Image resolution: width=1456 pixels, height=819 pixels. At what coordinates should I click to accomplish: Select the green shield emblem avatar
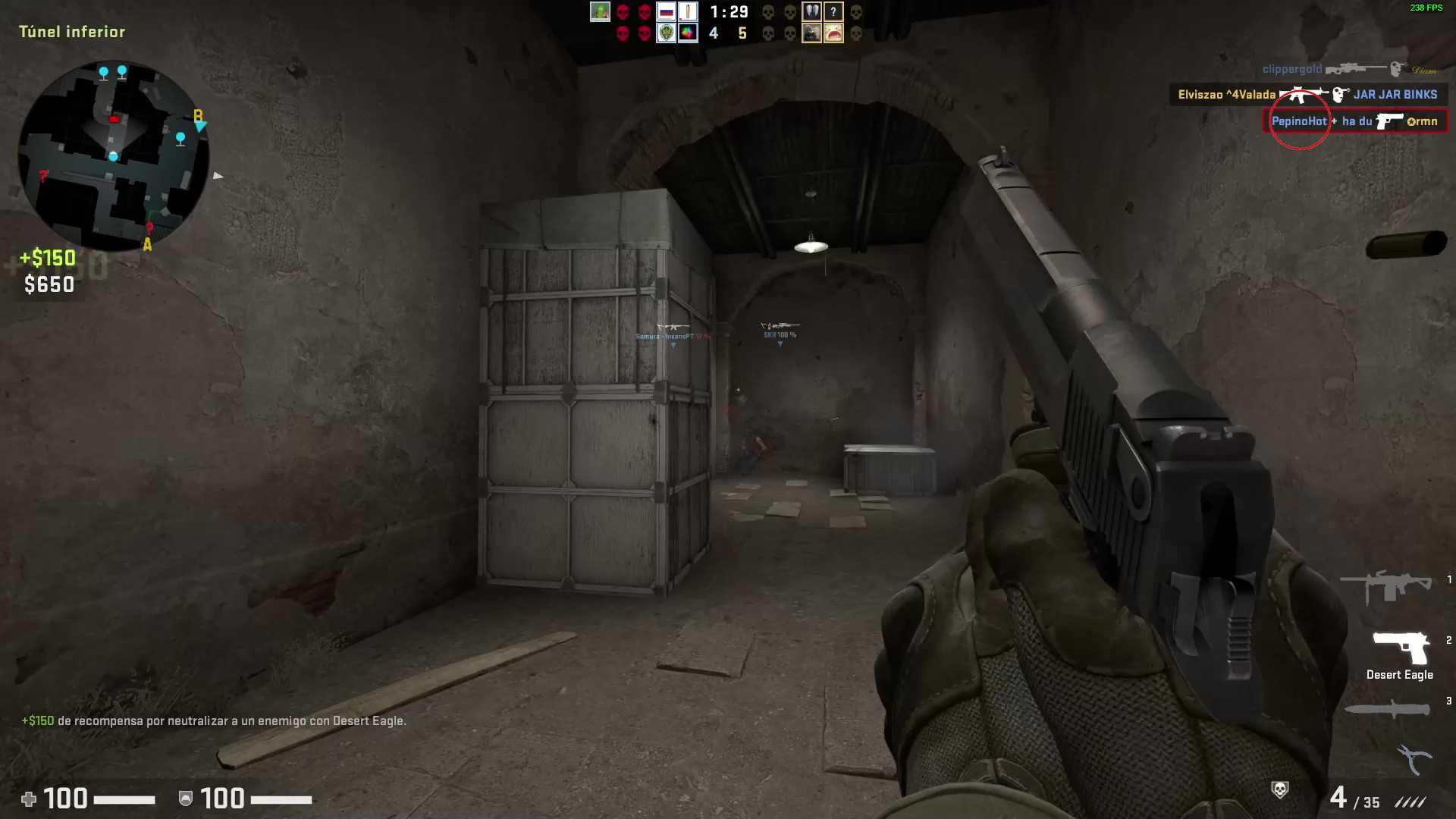tap(666, 33)
